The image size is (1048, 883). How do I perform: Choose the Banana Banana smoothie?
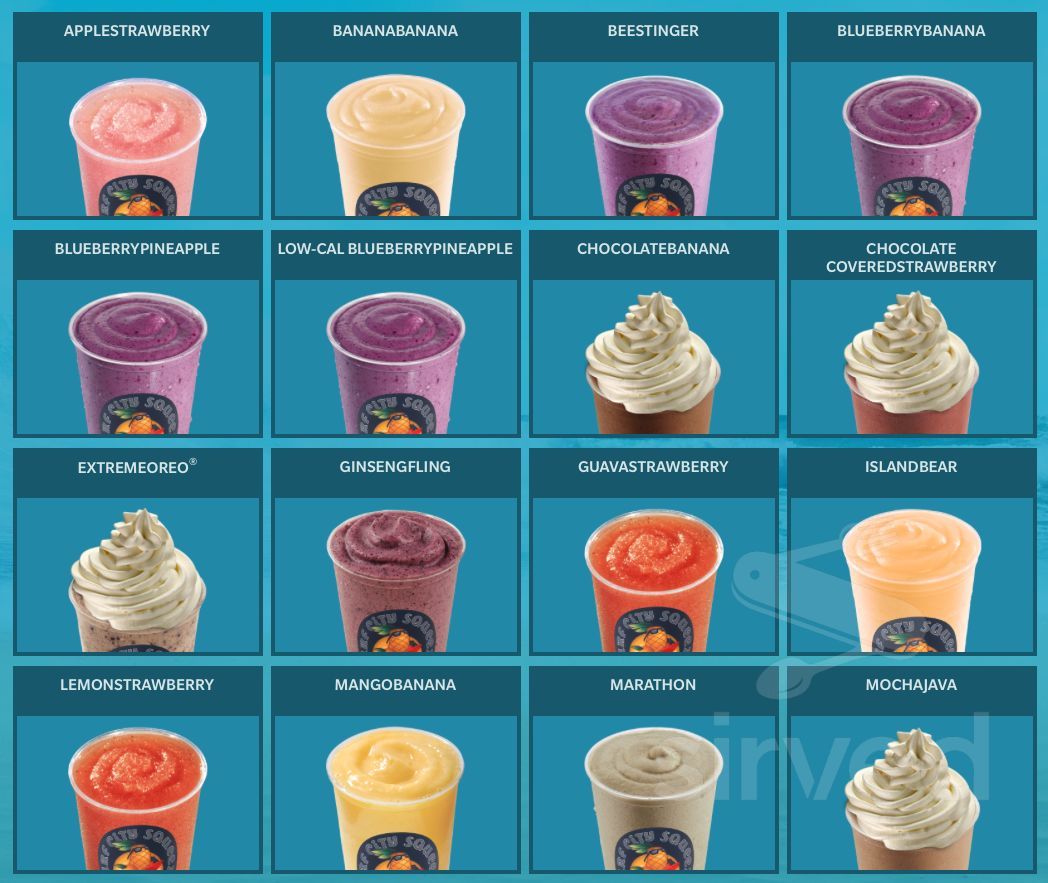tap(395, 138)
